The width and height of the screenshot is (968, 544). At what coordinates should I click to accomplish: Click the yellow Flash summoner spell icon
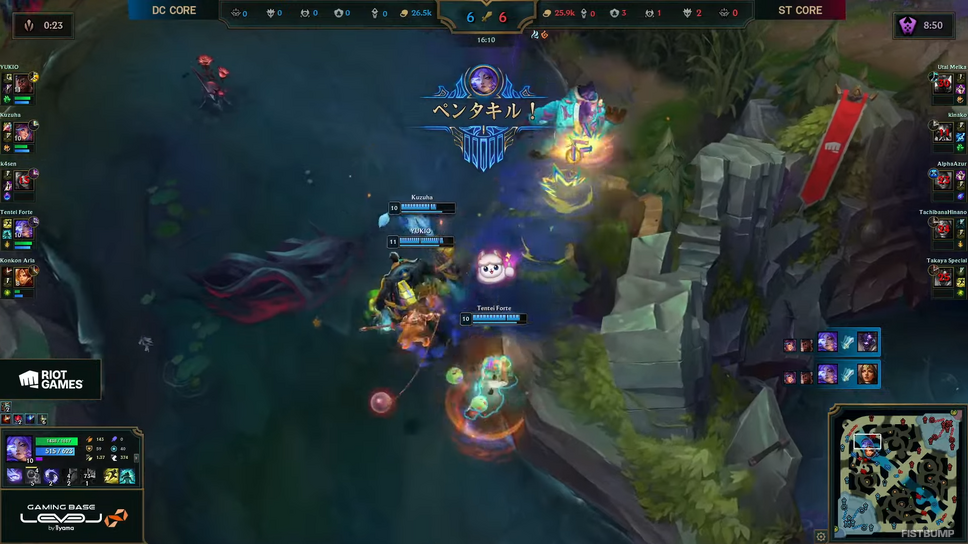point(111,476)
